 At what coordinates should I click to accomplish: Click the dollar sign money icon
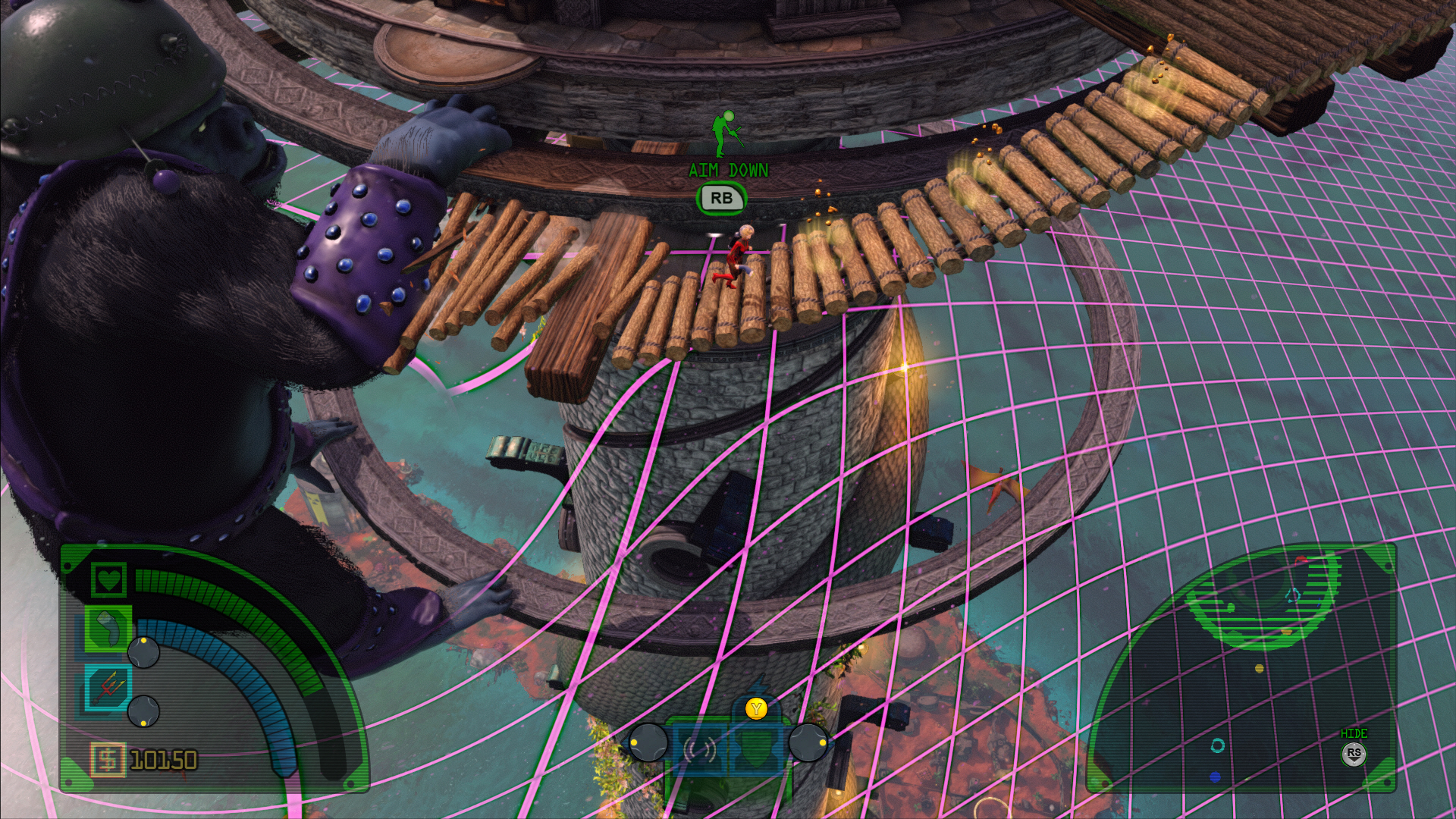coord(108,759)
